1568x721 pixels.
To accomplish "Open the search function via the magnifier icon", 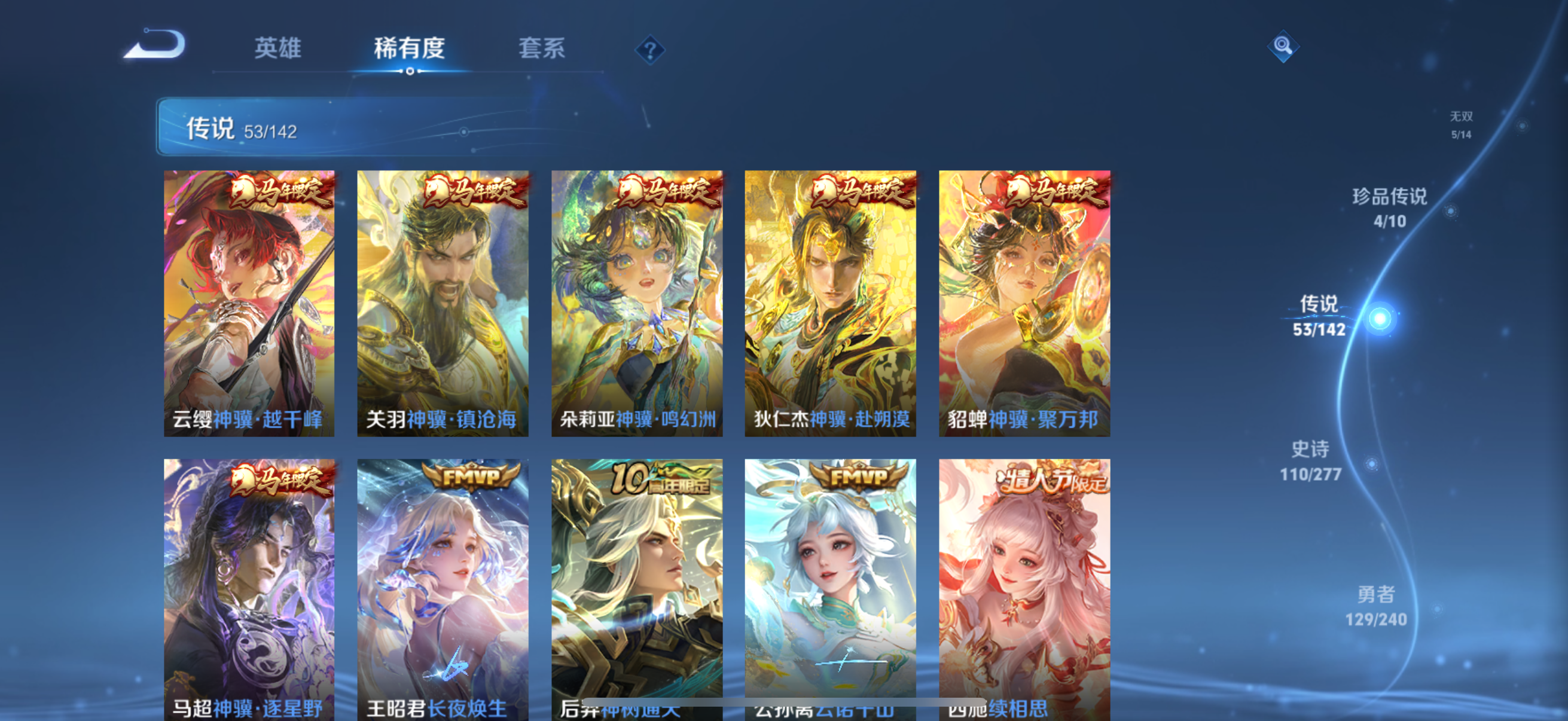I will click(x=1282, y=45).
